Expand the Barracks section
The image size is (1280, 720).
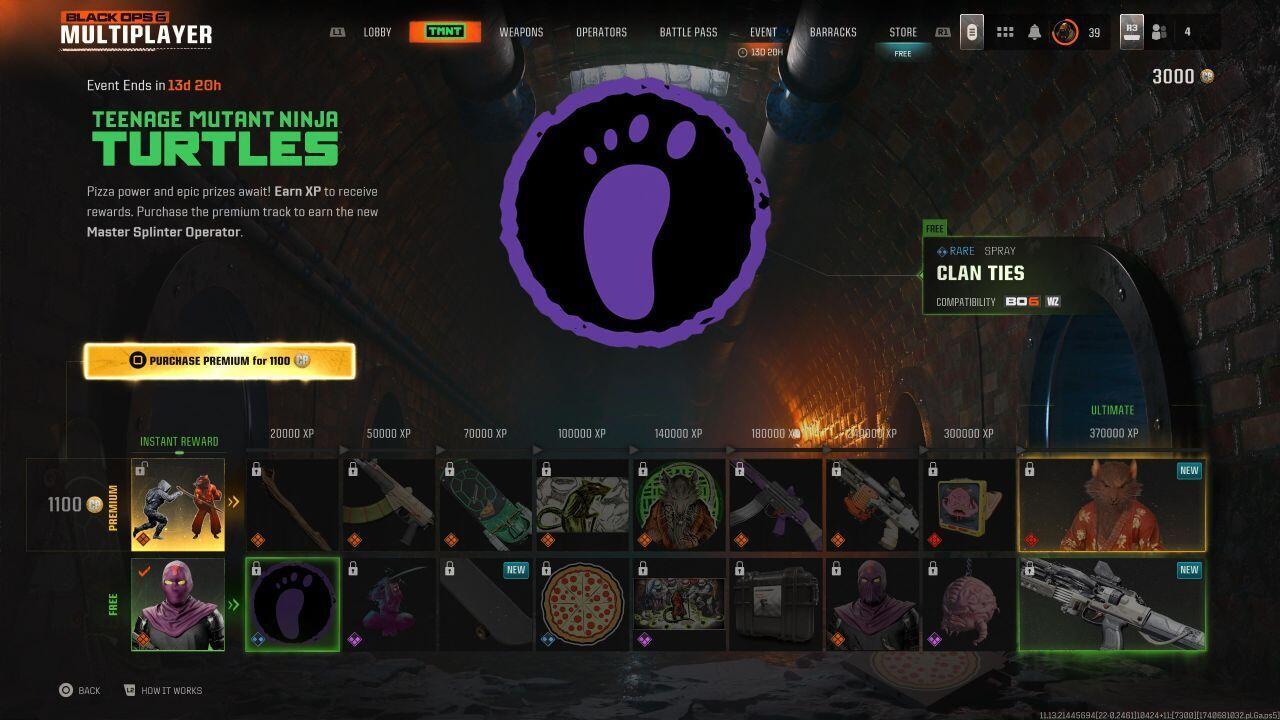833,31
